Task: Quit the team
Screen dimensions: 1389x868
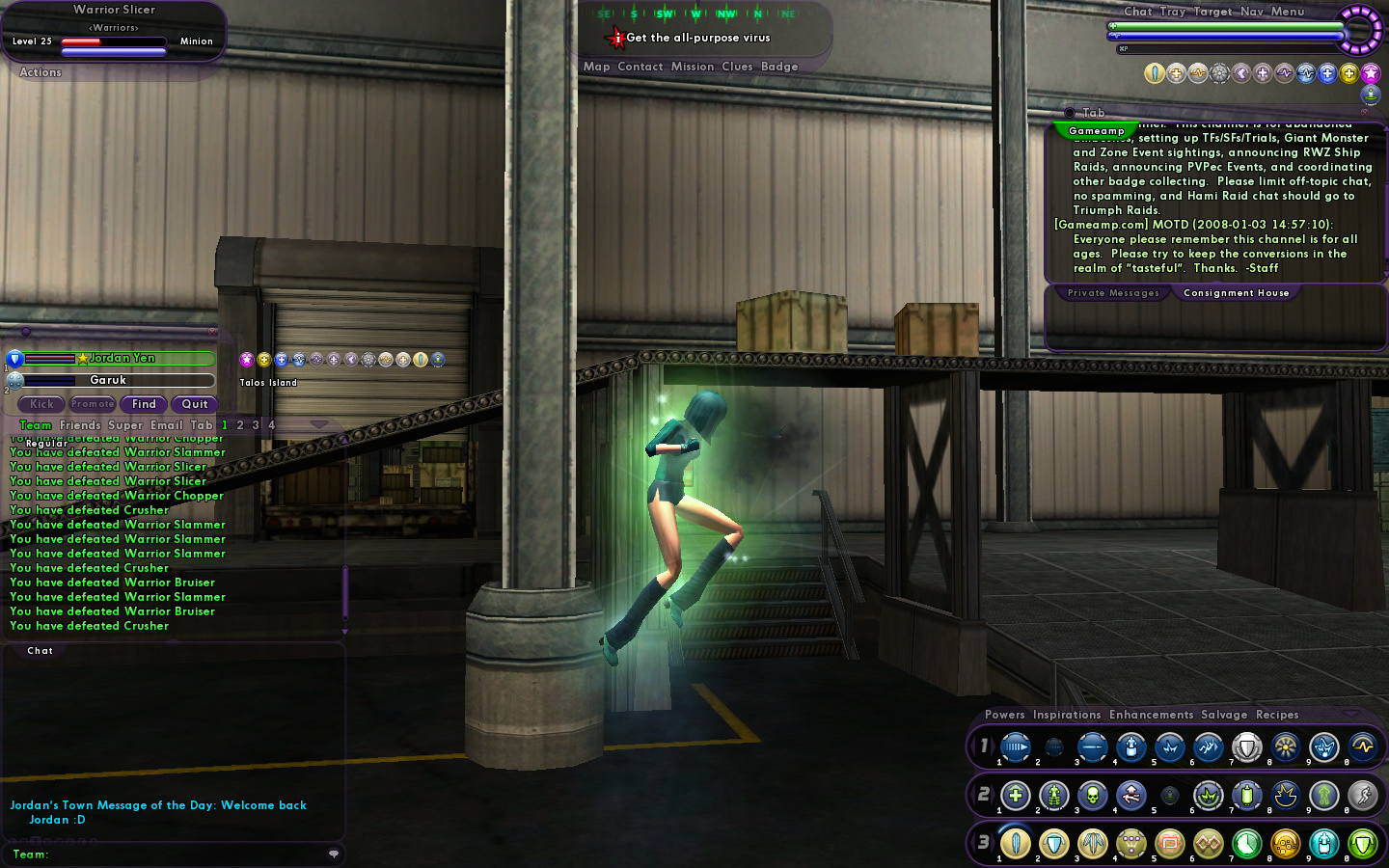Action: click(x=194, y=404)
